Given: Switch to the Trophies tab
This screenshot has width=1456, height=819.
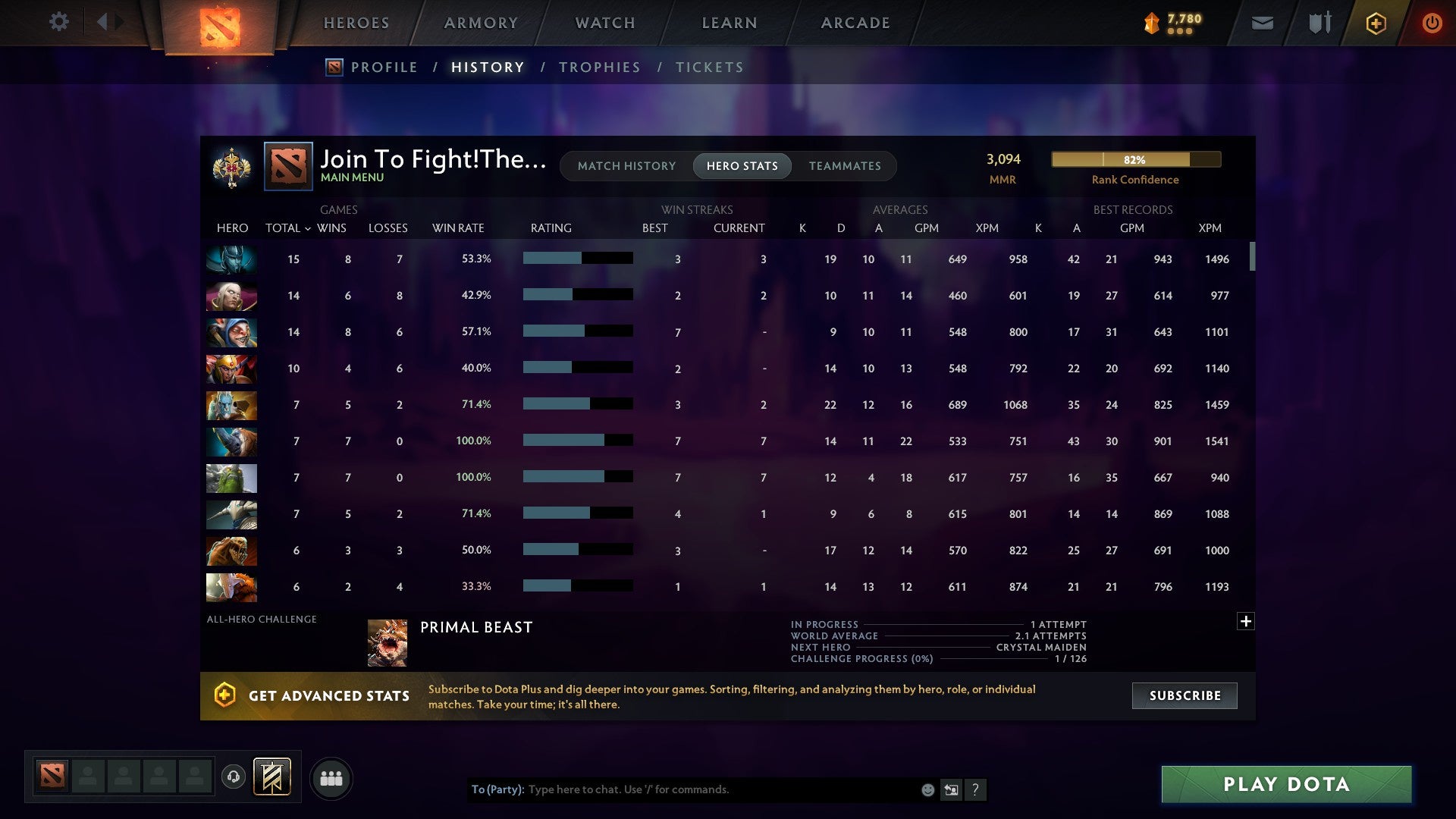Looking at the screenshot, I should click(598, 67).
